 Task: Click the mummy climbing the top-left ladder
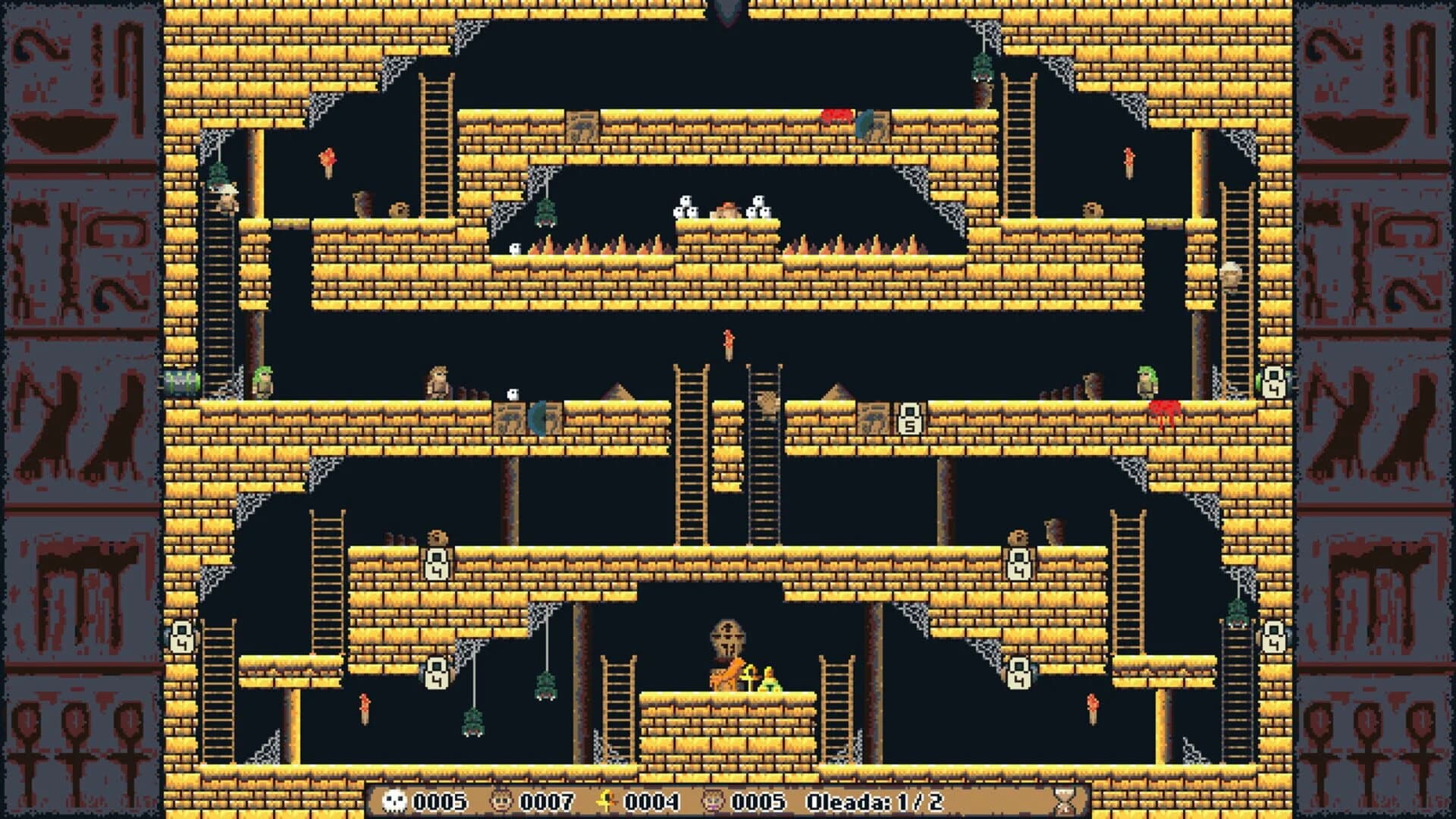[x=224, y=201]
